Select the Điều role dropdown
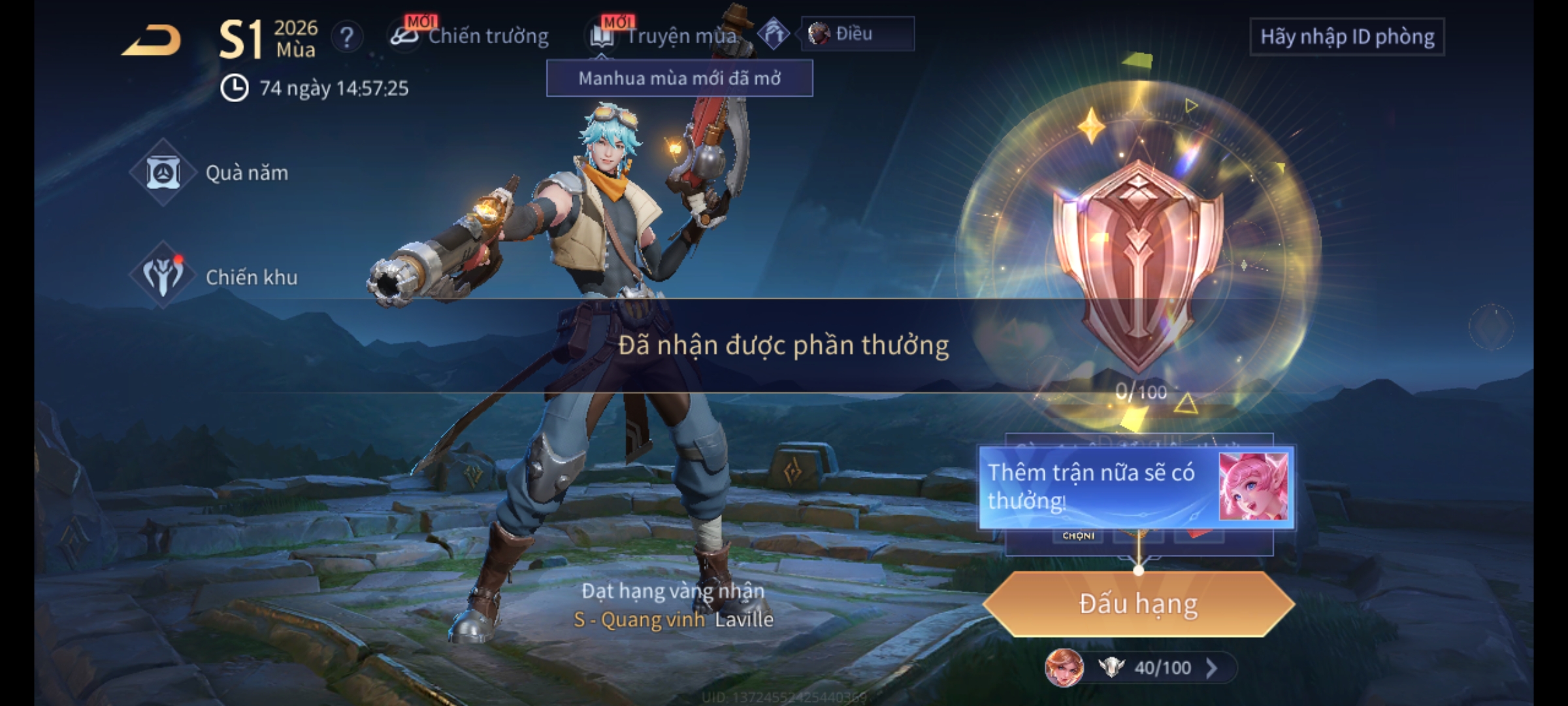Viewport: 1568px width, 706px height. (x=857, y=34)
